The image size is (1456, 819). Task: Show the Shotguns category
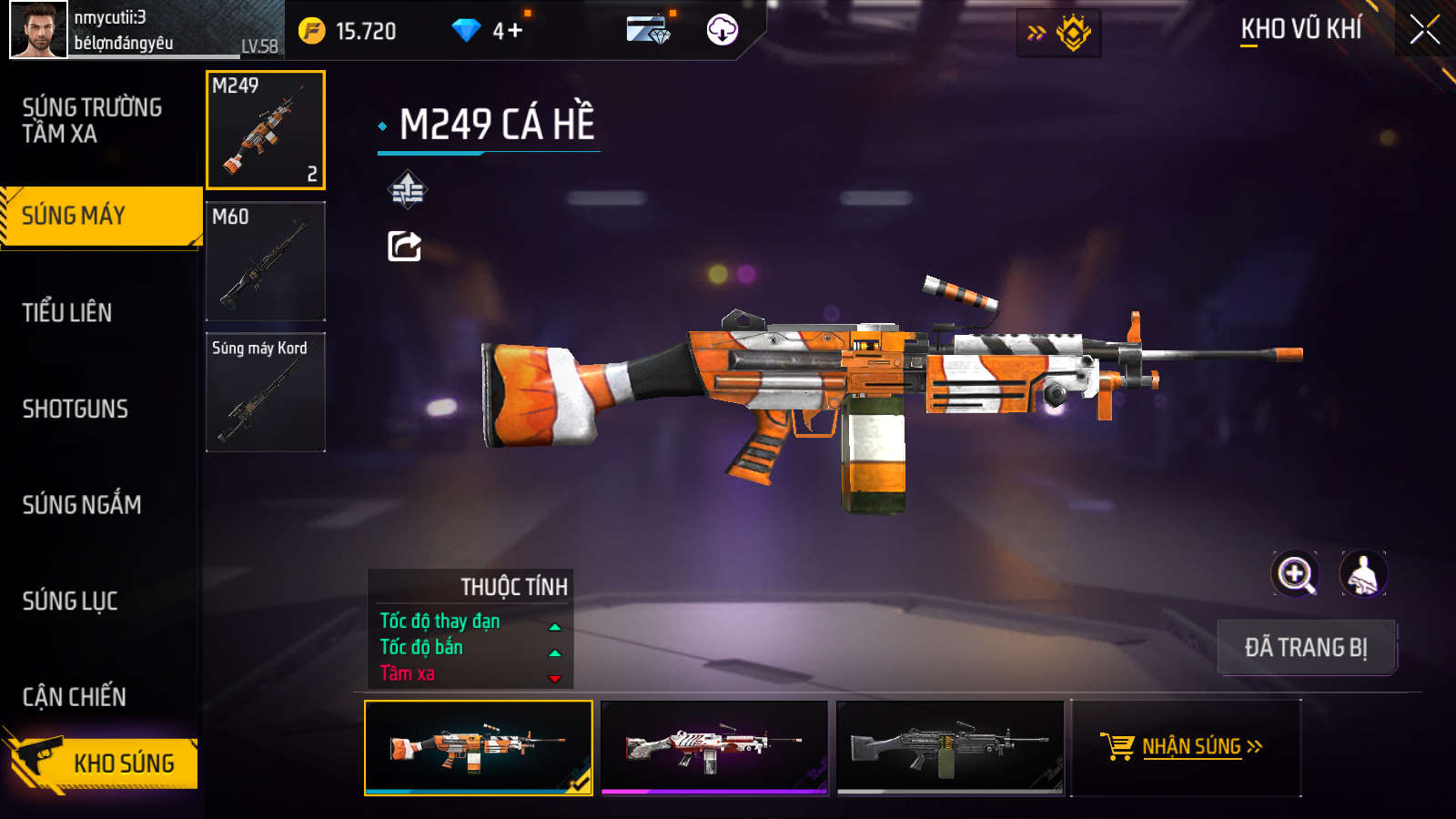[x=75, y=409]
